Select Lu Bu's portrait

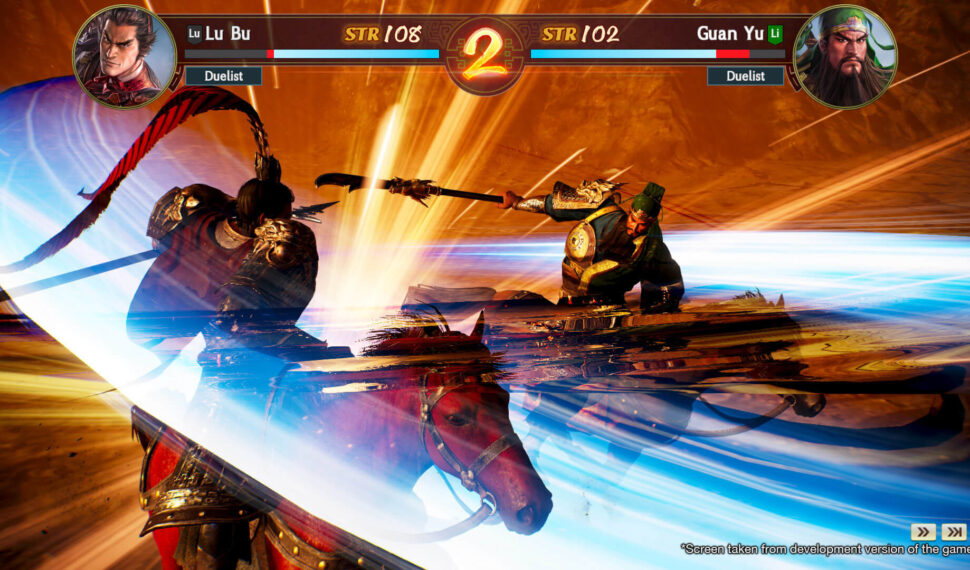(124, 56)
